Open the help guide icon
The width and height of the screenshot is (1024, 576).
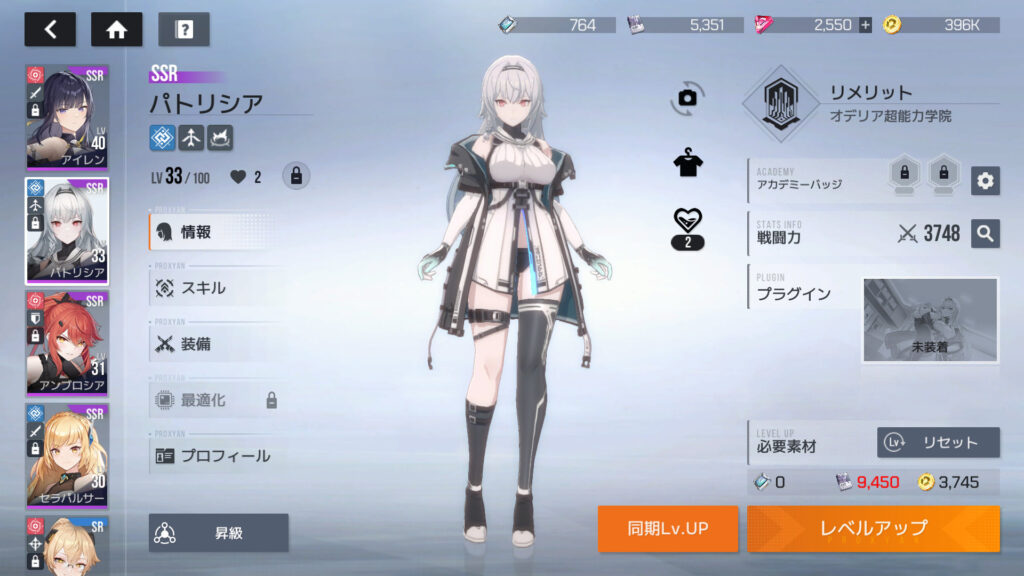pos(184,29)
